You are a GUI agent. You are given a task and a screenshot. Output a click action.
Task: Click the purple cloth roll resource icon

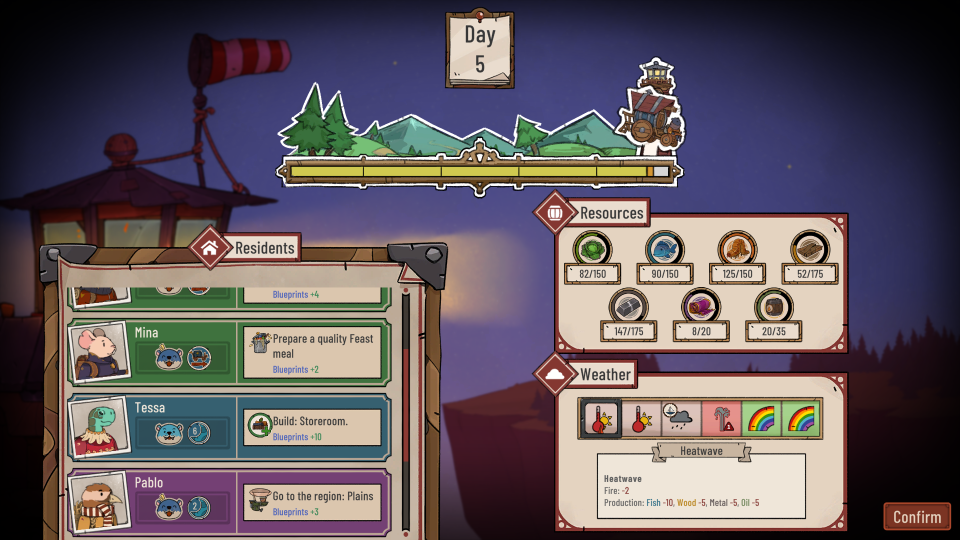pos(700,307)
